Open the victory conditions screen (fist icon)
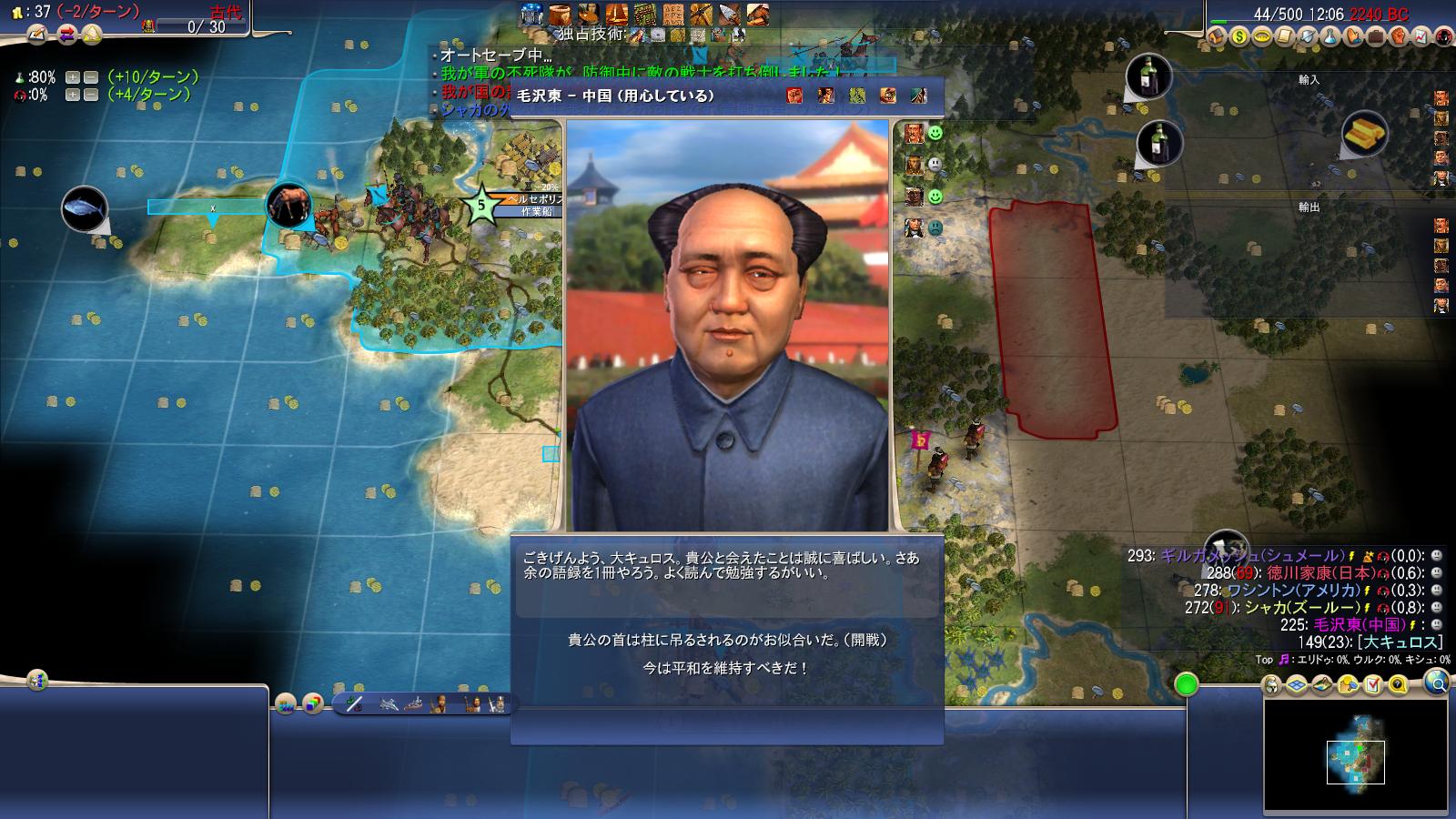This screenshot has height=819, width=1456. pyautogui.click(x=1399, y=36)
